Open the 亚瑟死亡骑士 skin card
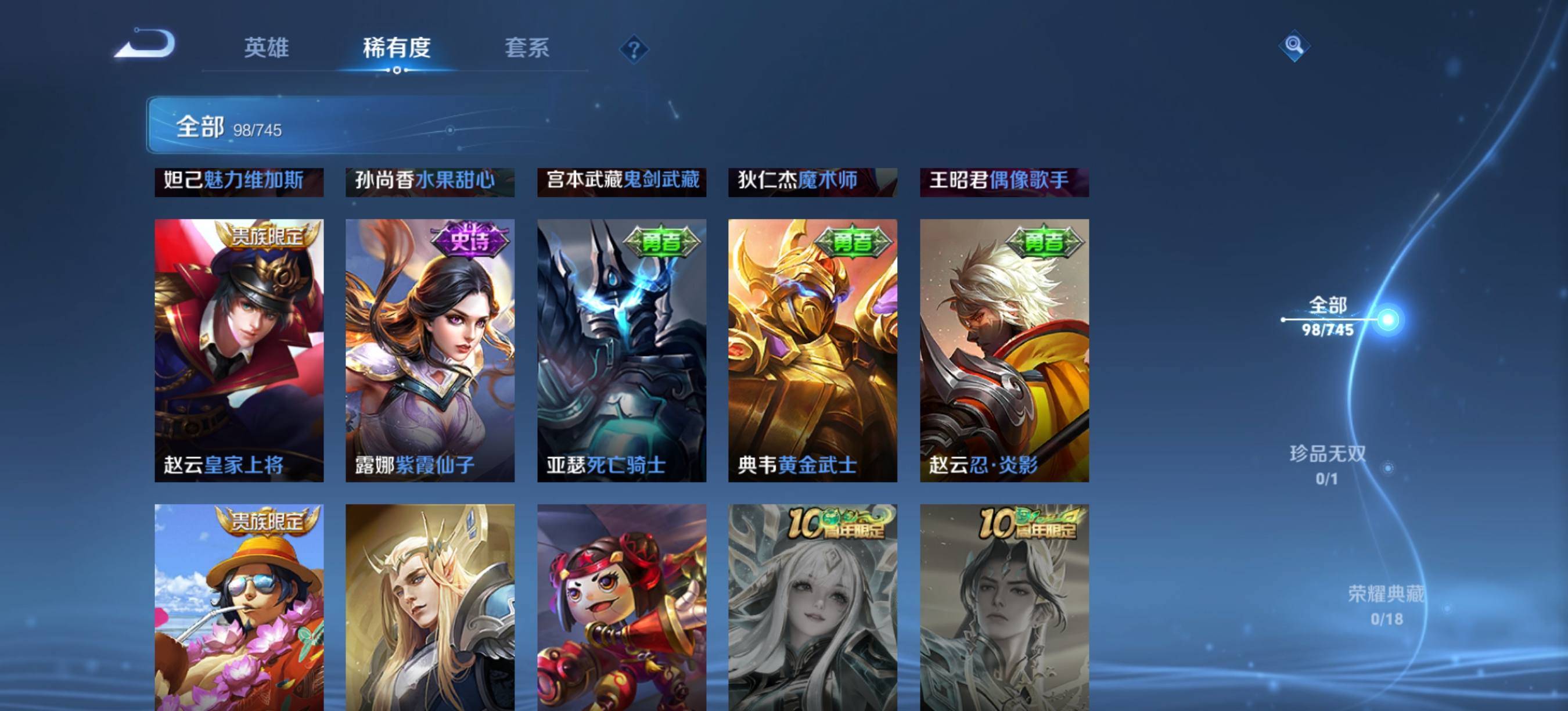The height and width of the screenshot is (711, 1568). (x=621, y=350)
